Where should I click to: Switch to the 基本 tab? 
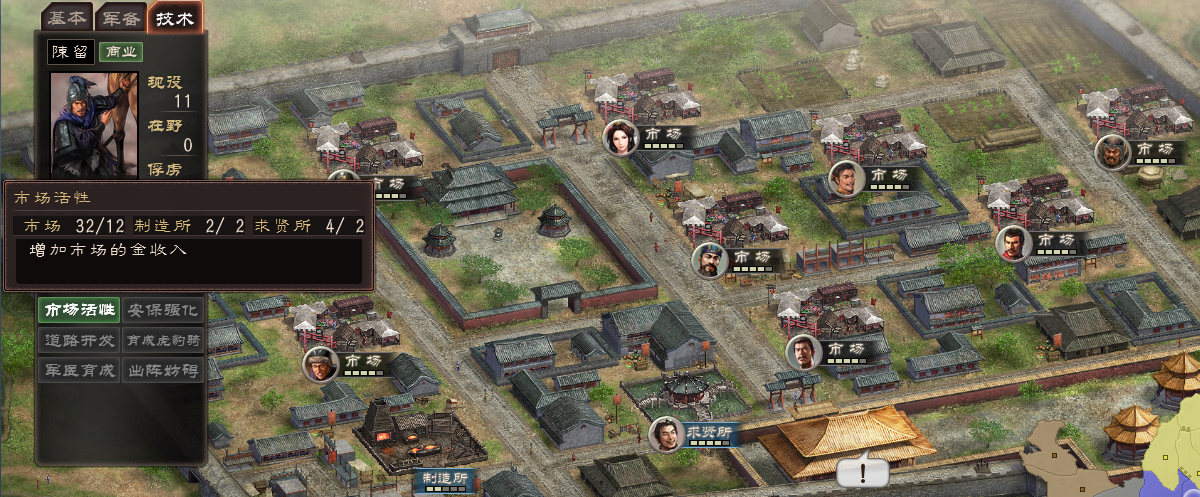tap(67, 17)
